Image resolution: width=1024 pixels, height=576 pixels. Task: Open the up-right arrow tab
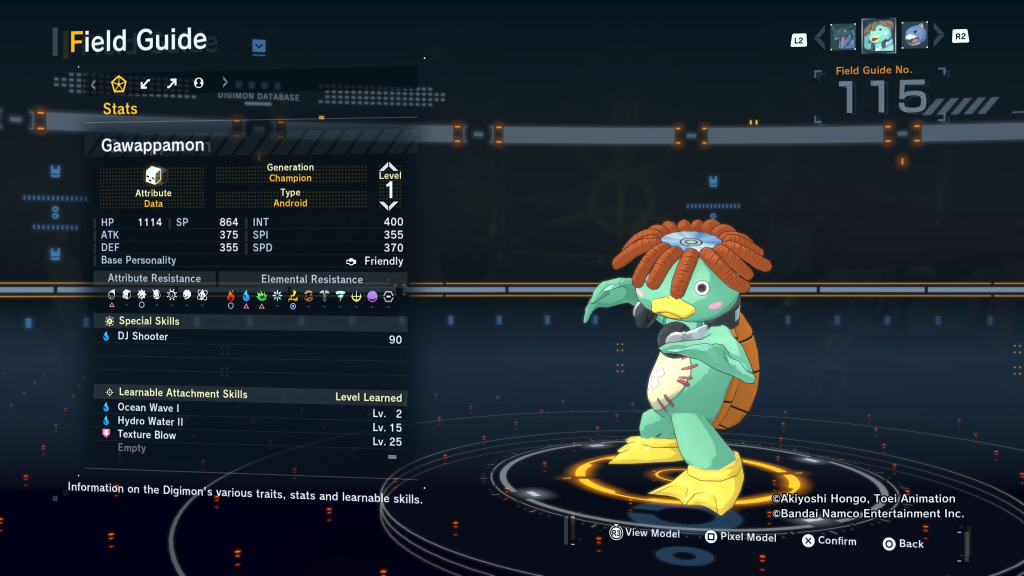pos(172,84)
